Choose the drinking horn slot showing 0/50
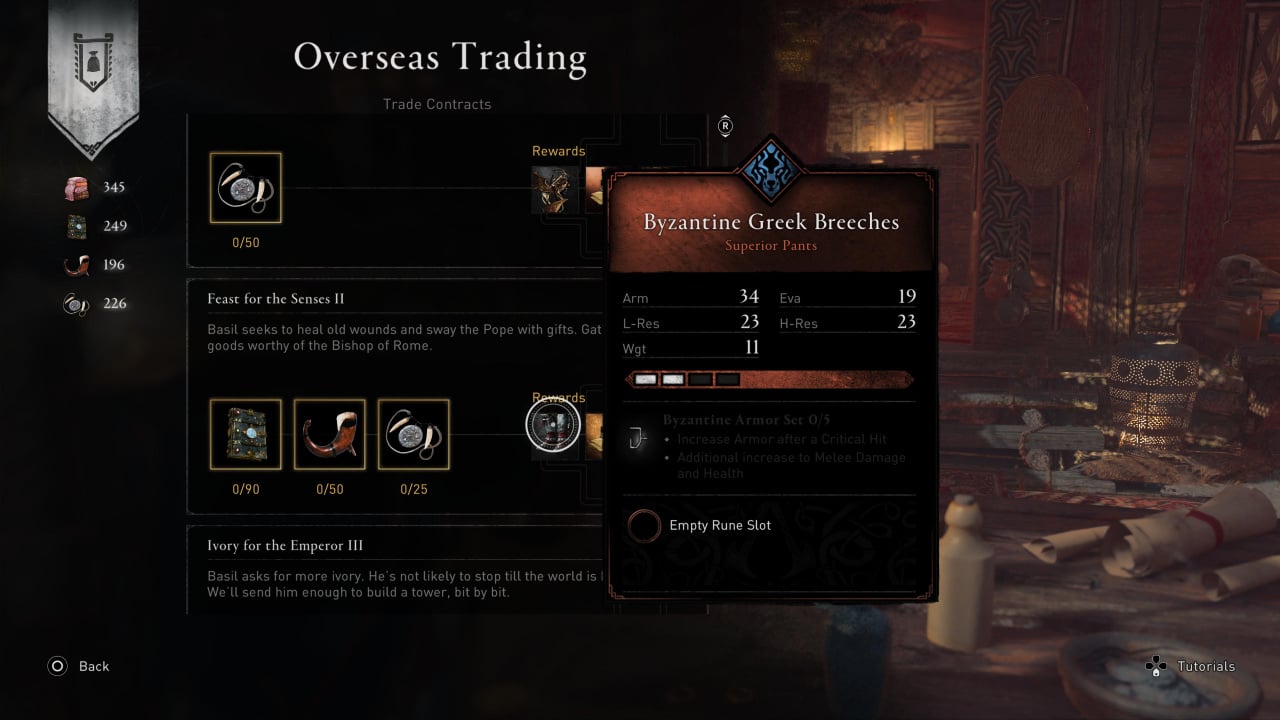The image size is (1280, 720). pyautogui.click(x=329, y=435)
